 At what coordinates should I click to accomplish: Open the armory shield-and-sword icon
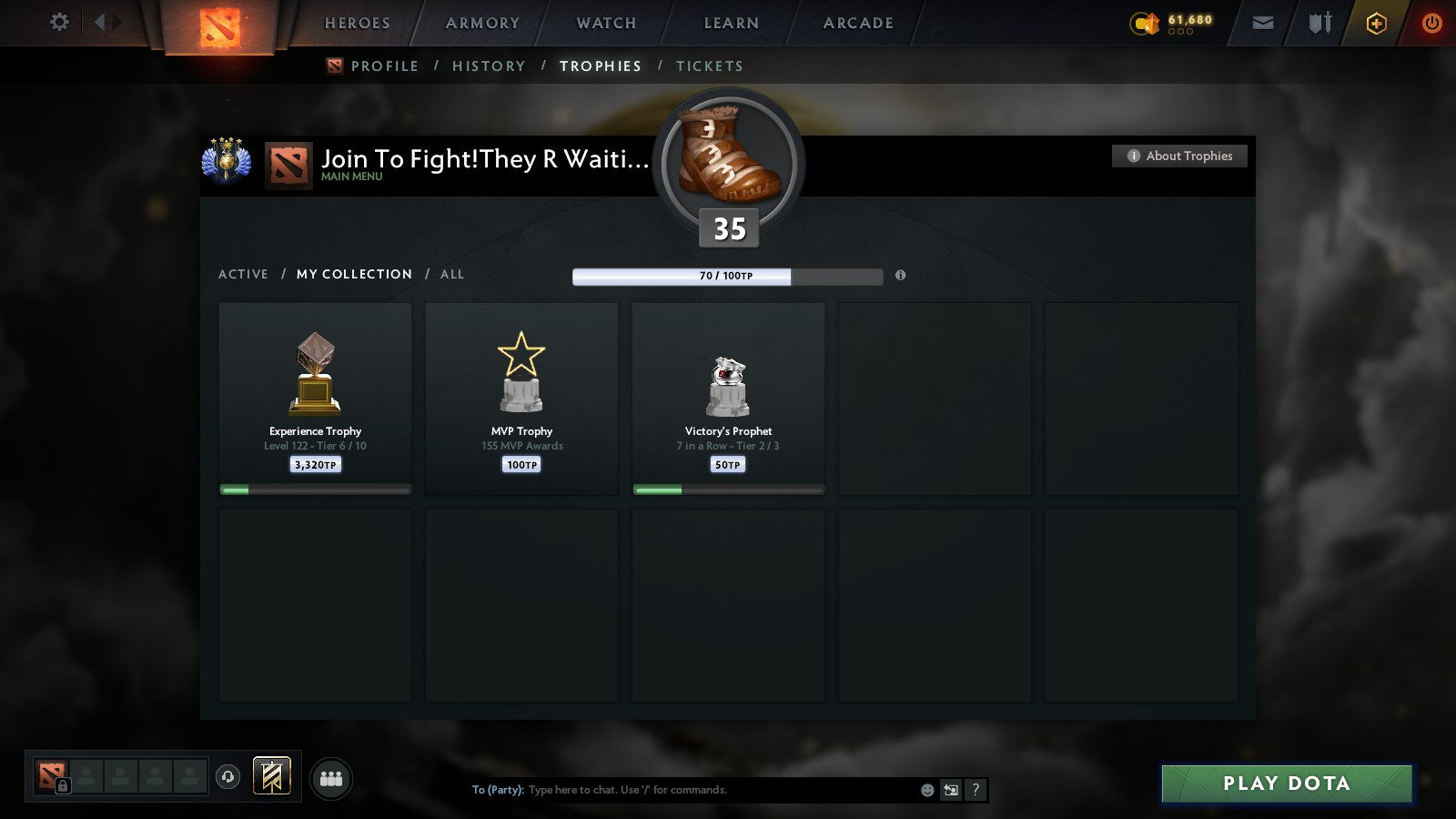click(1318, 23)
